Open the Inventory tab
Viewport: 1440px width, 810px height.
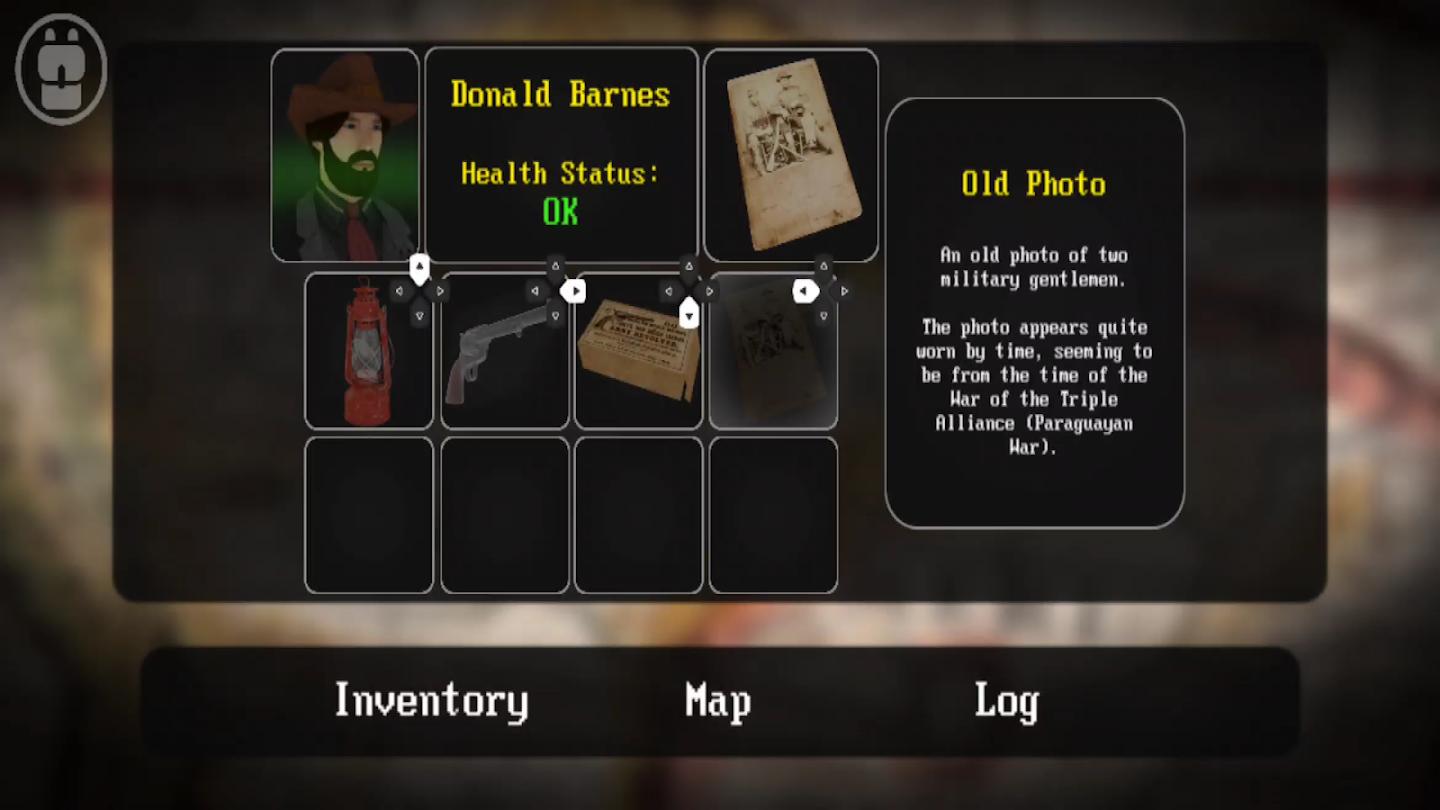click(431, 701)
